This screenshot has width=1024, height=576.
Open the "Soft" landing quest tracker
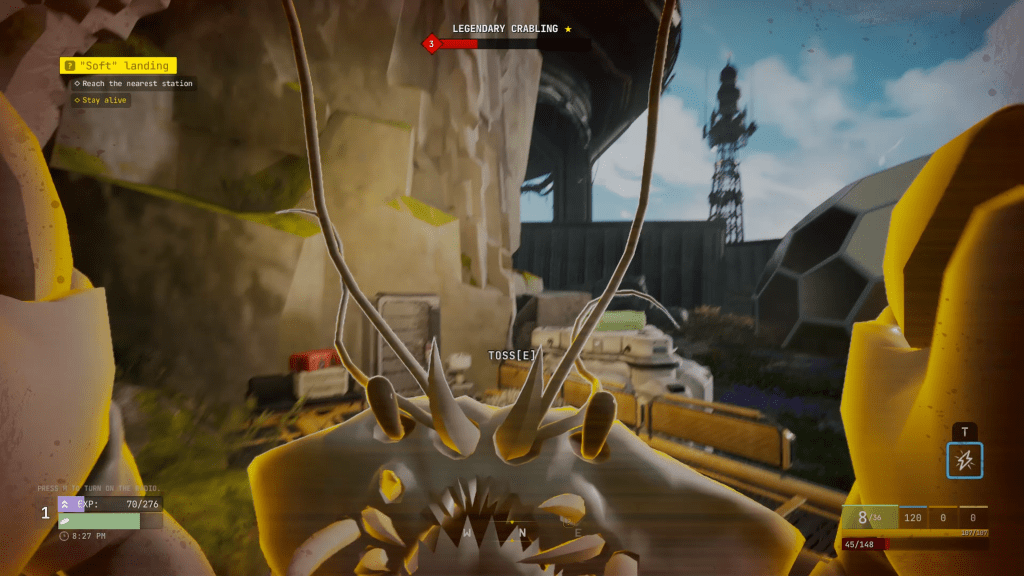pyautogui.click(x=118, y=66)
